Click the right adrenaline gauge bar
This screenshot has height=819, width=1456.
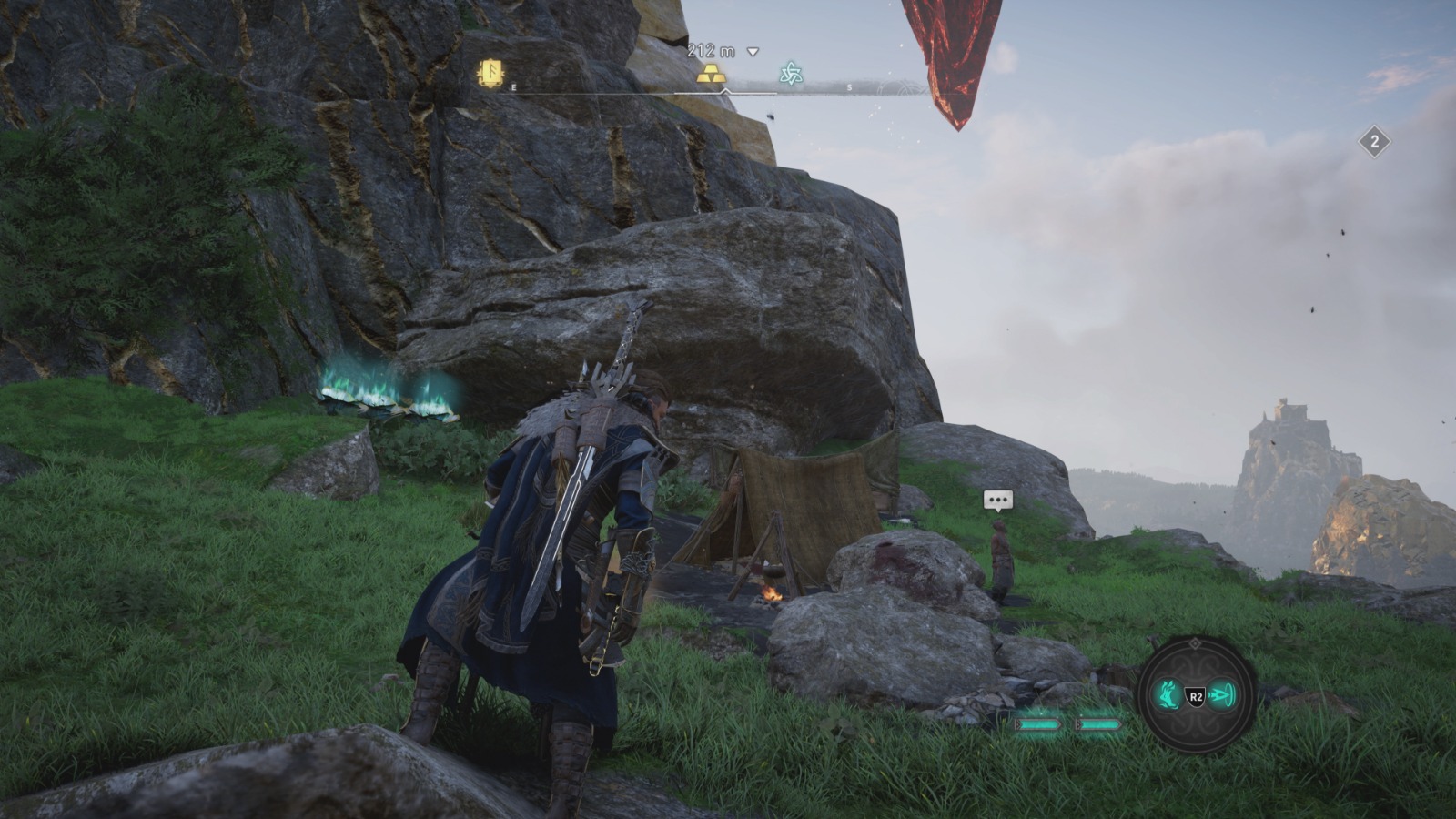pyautogui.click(x=1098, y=724)
